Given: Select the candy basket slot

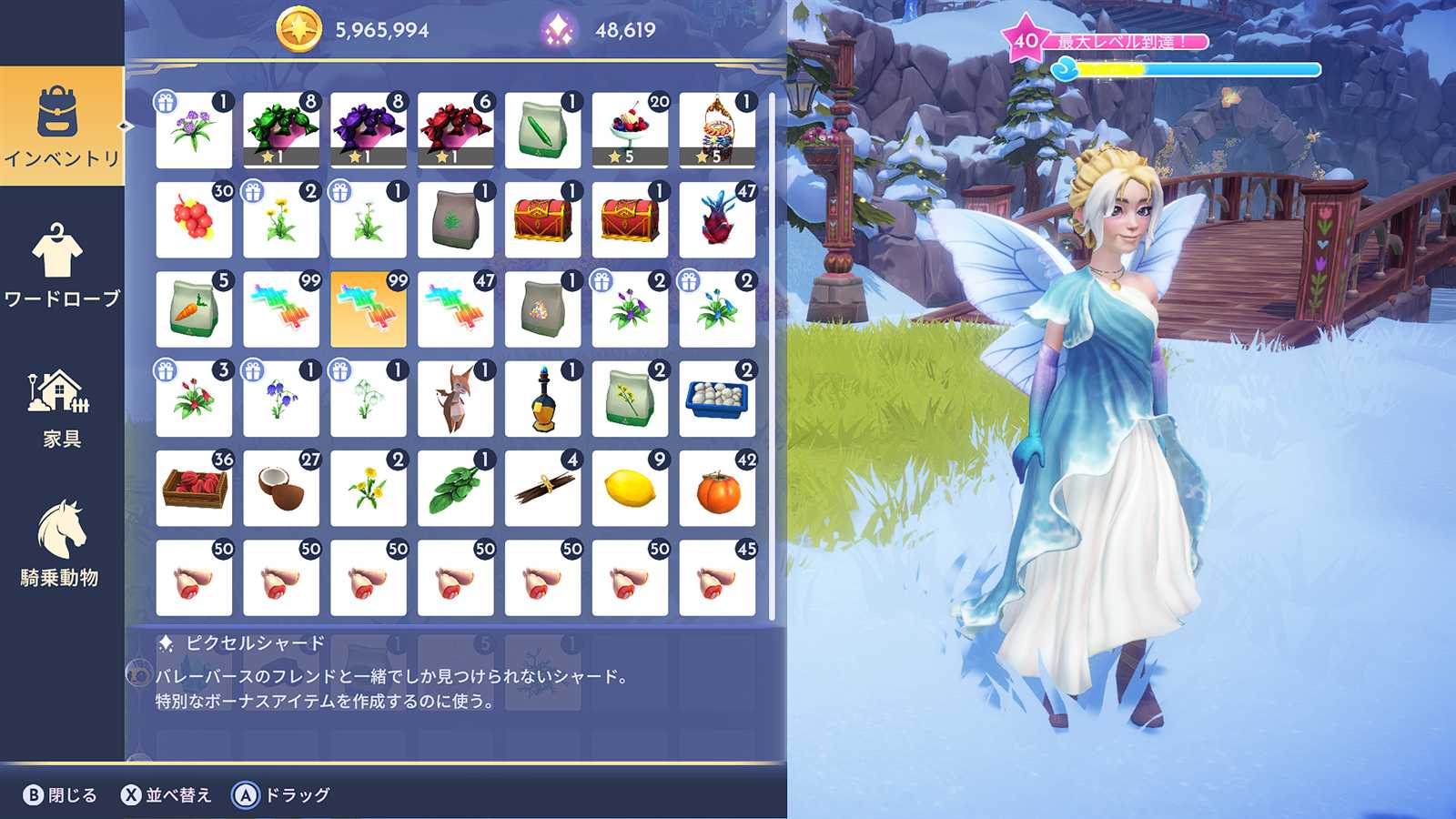Looking at the screenshot, I should click(717, 130).
